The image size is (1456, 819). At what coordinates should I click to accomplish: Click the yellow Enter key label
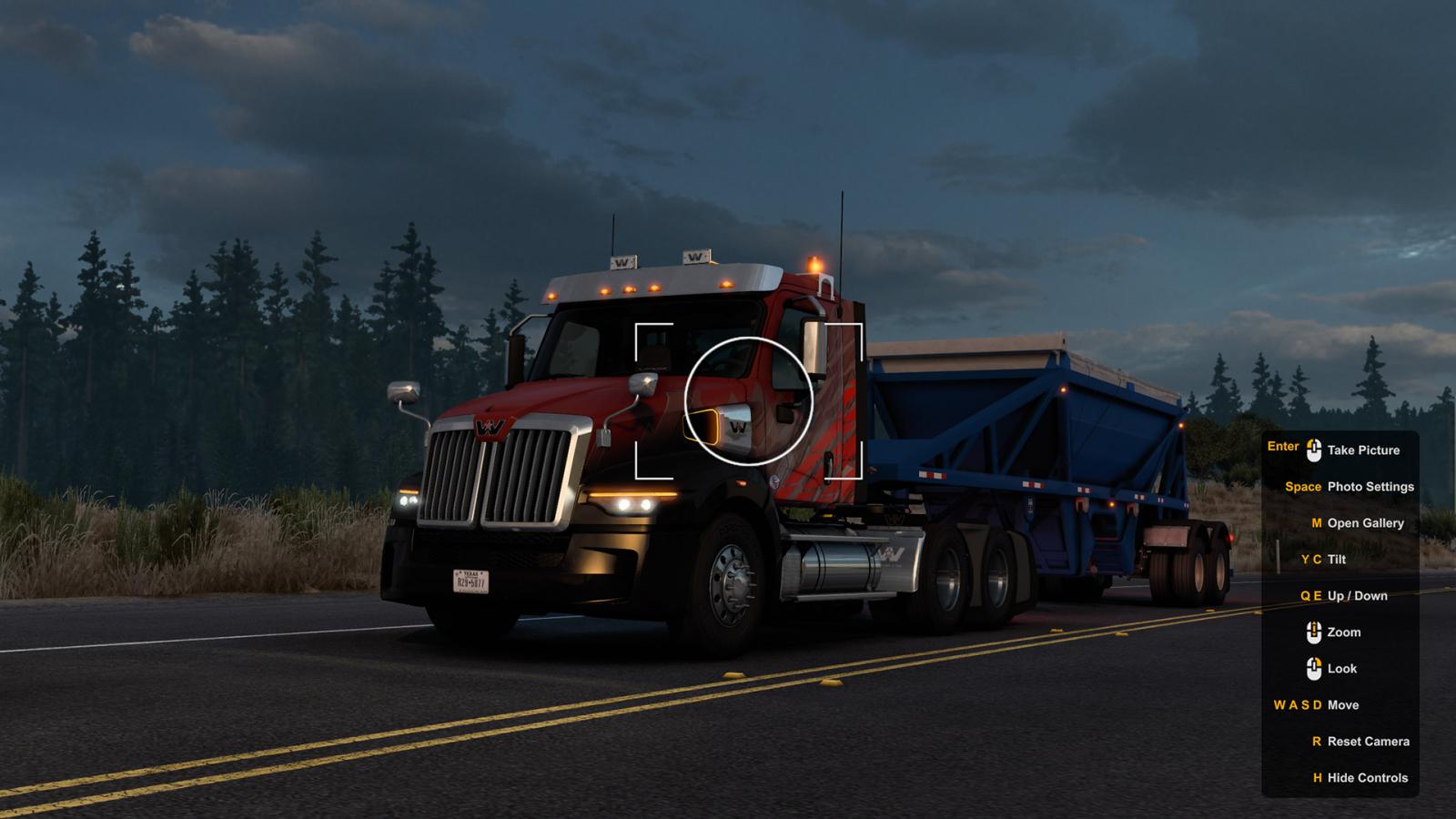[x=1282, y=447]
